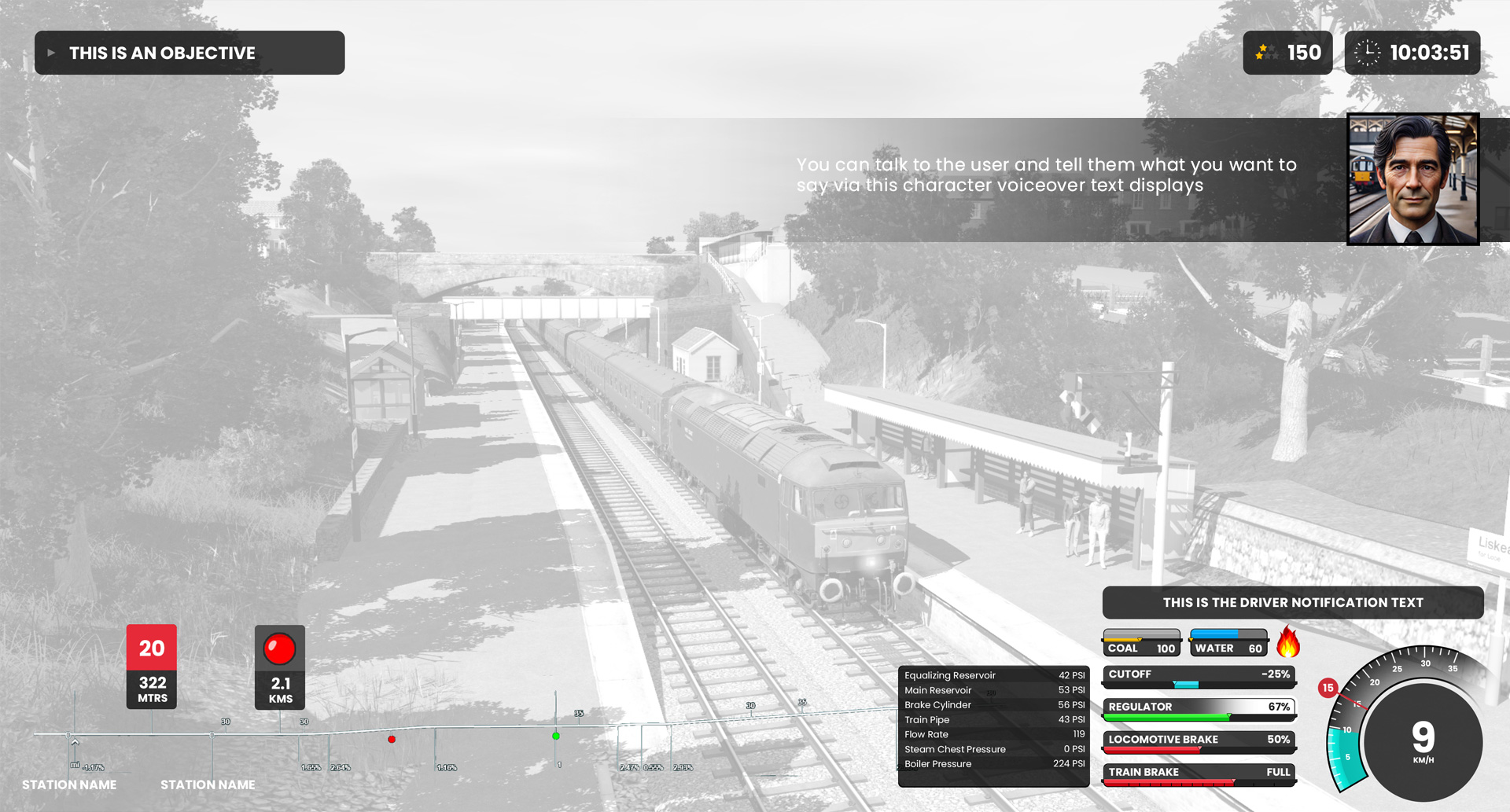Select the leftmost STATION NAME label
Viewport: 1510px width, 812px height.
coord(69,784)
